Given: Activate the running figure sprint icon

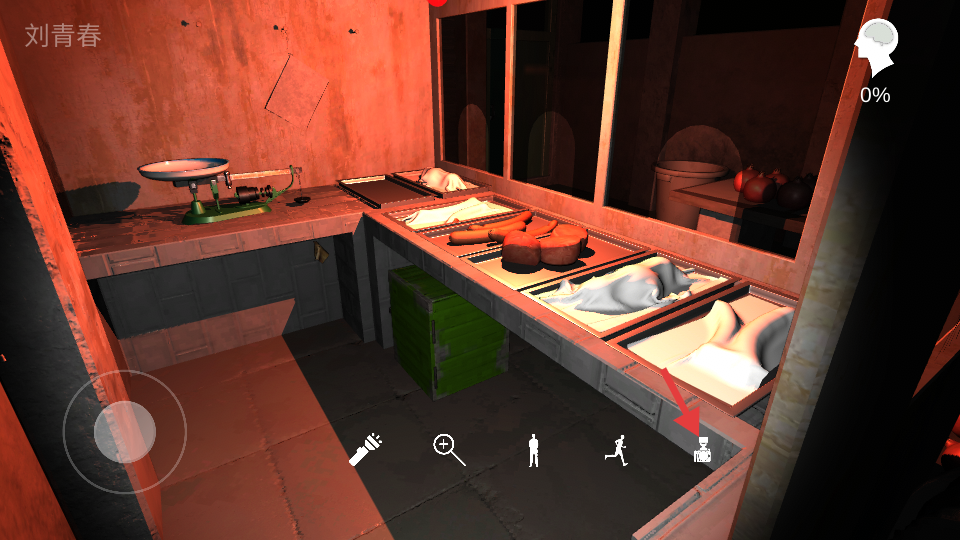Looking at the screenshot, I should tap(617, 452).
